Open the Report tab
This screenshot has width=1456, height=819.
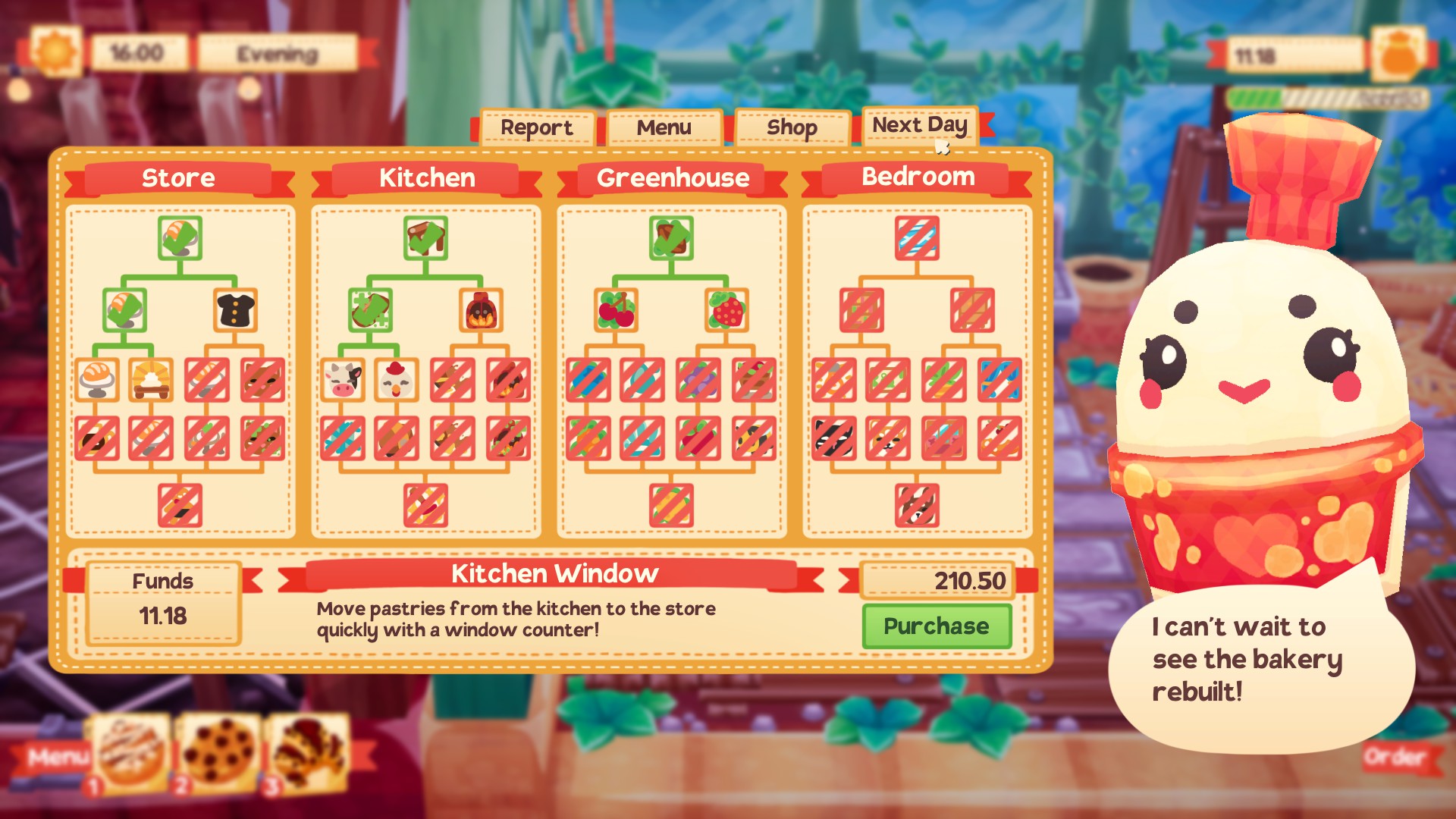(x=536, y=127)
